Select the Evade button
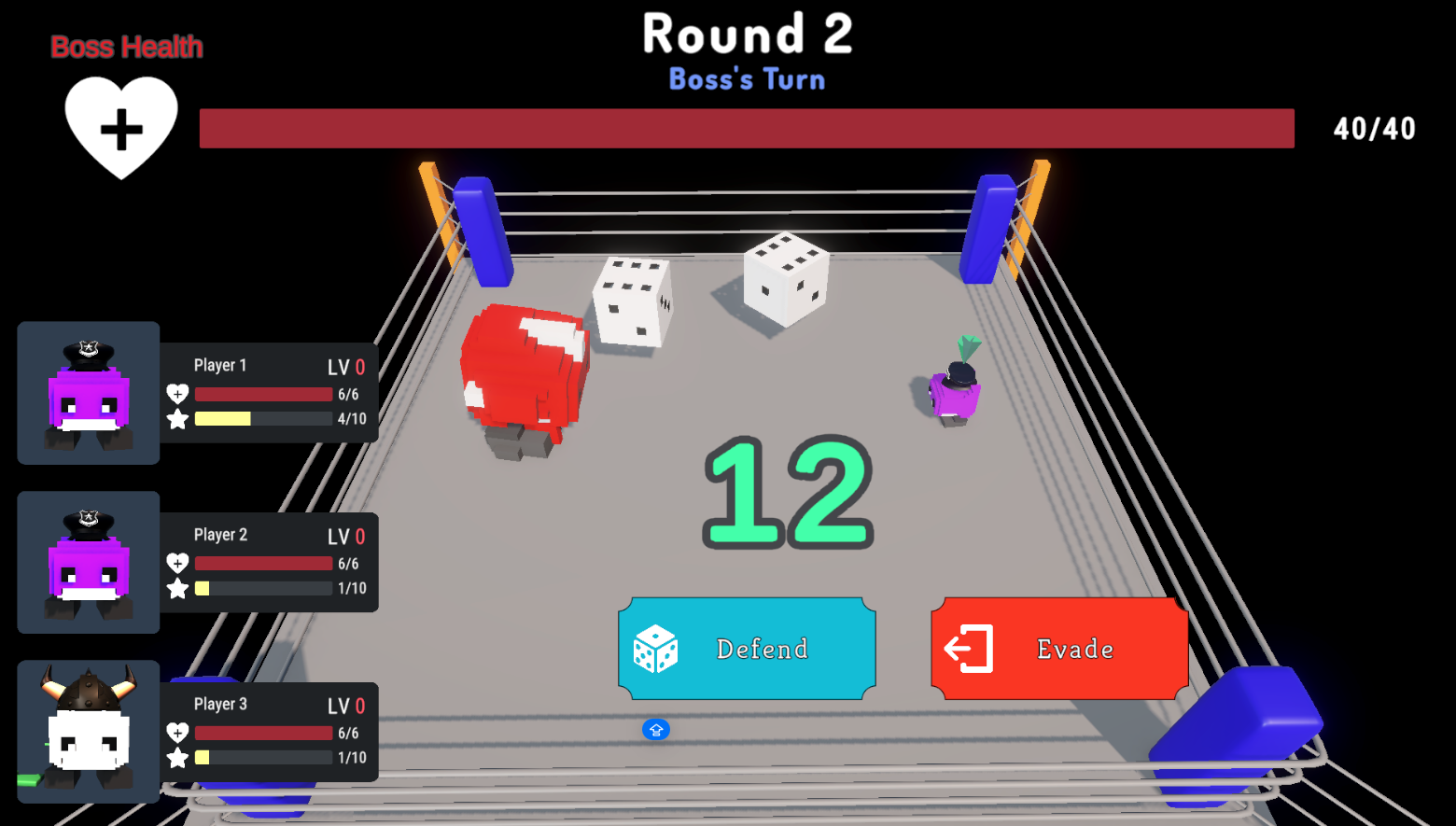This screenshot has height=826, width=1456. [1059, 649]
